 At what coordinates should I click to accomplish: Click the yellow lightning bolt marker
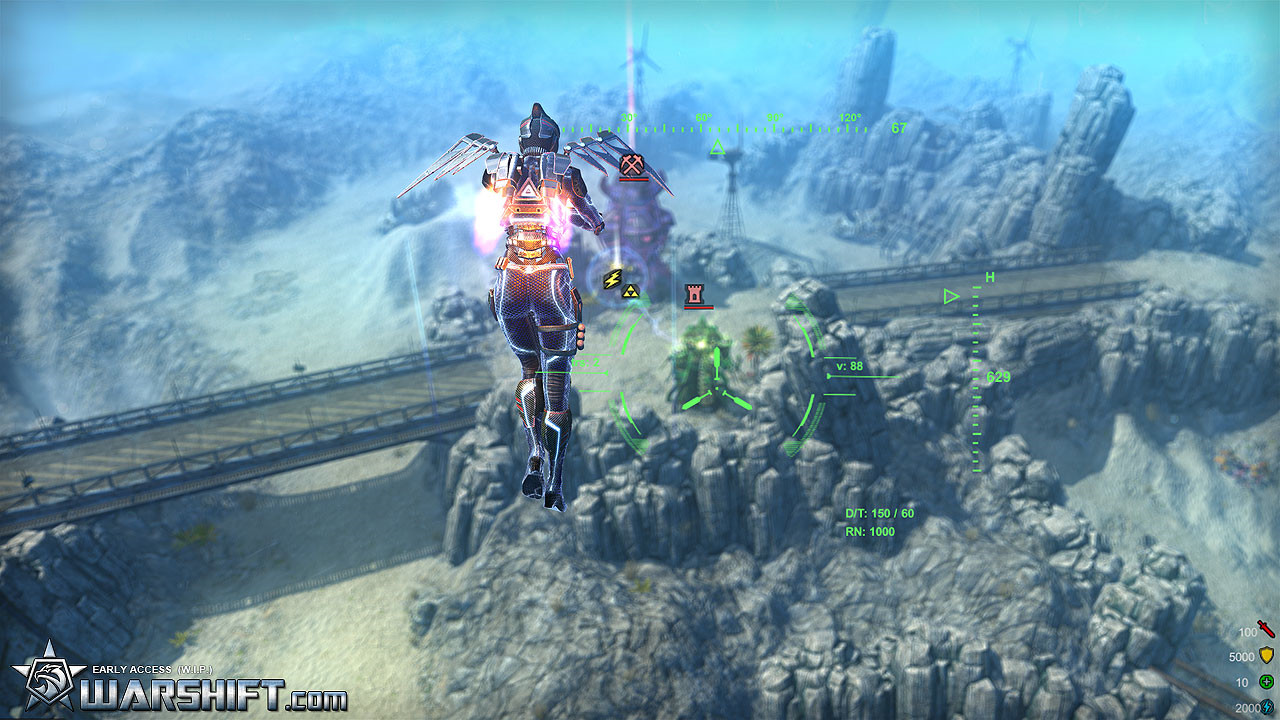tap(613, 278)
